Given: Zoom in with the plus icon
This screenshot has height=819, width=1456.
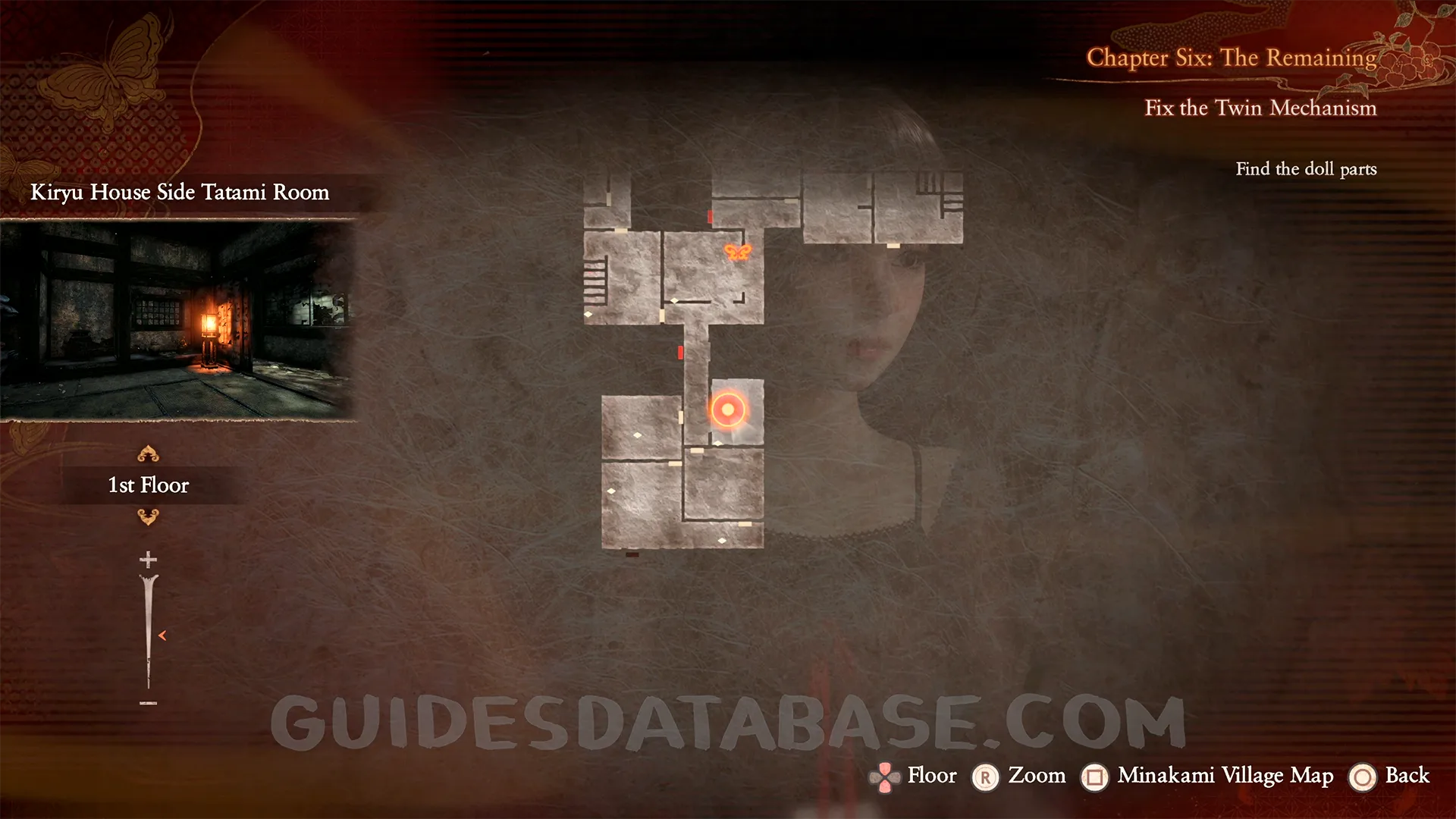Looking at the screenshot, I should click(148, 560).
